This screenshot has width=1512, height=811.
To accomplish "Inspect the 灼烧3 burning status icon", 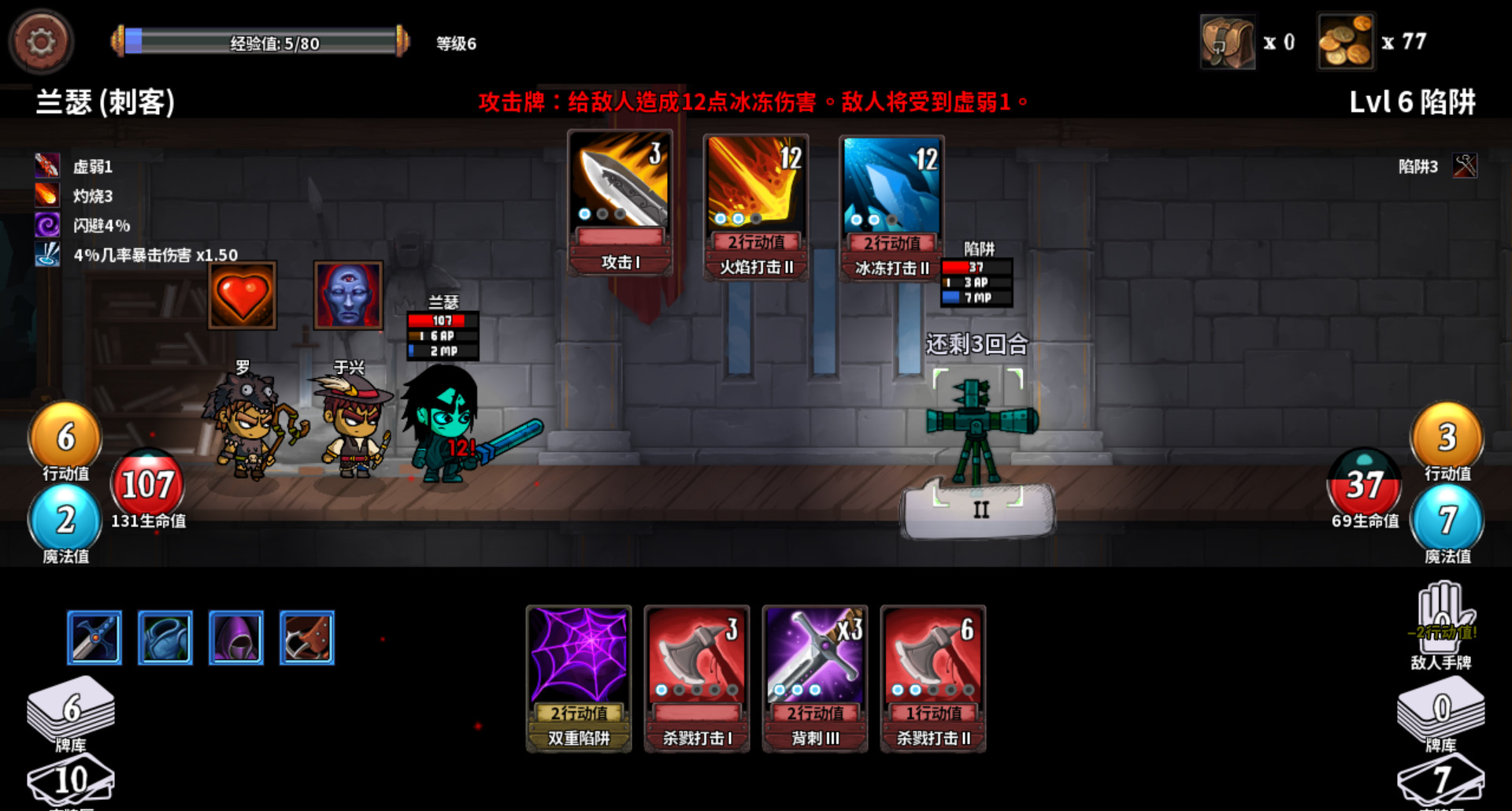I will [47, 194].
